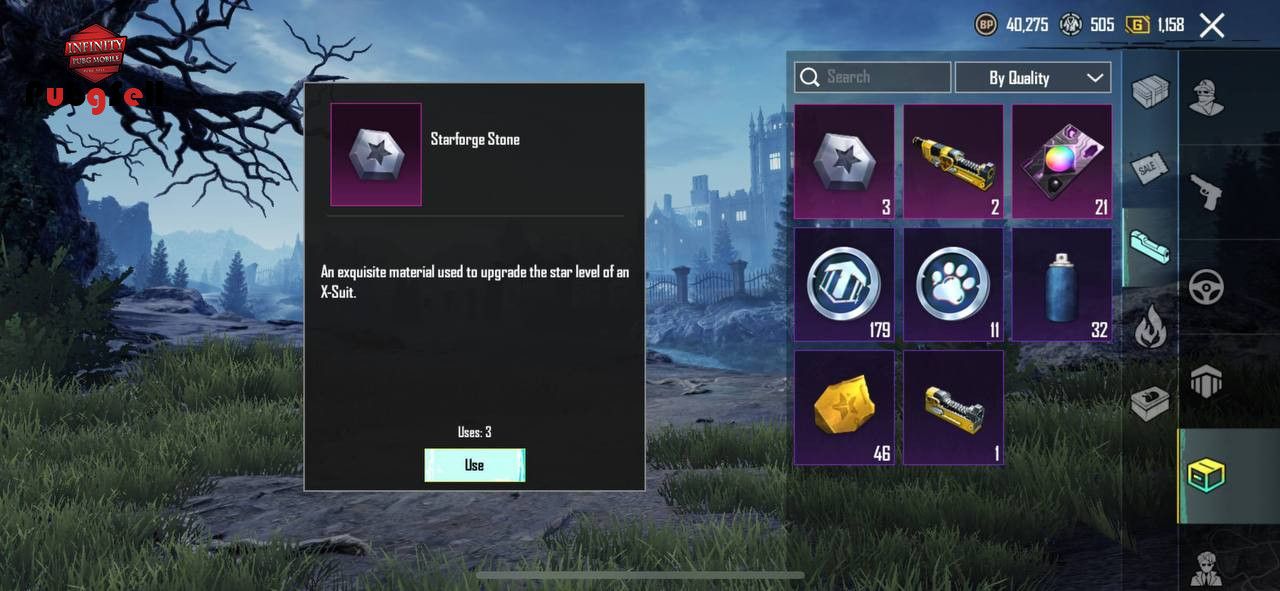Select the yellow gun upgrade material with count 2
Screen dimensions: 1280x591
(953, 162)
